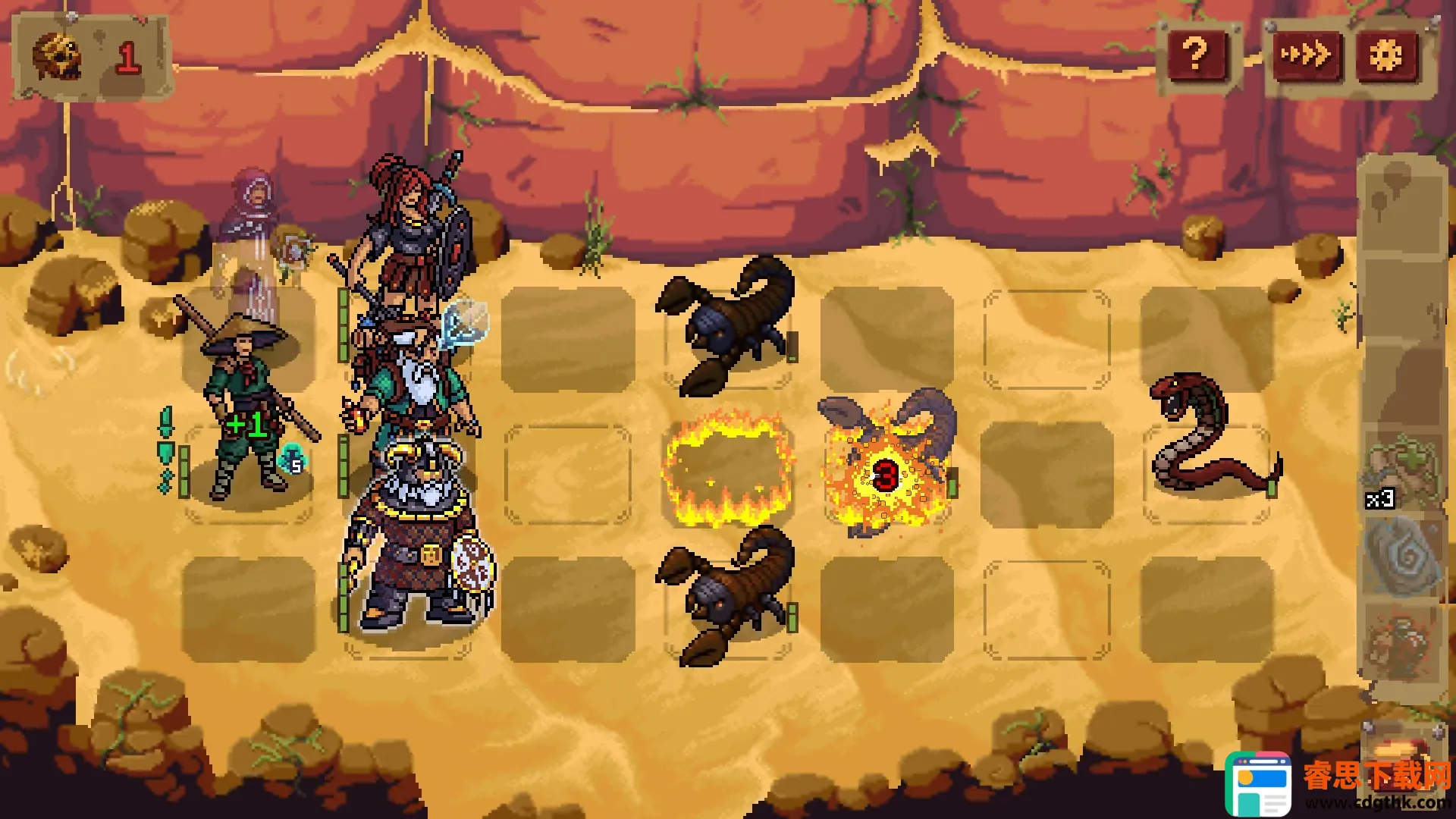Toggle the fast-forward battle speed button
1456x819 pixels.
coord(1306,55)
